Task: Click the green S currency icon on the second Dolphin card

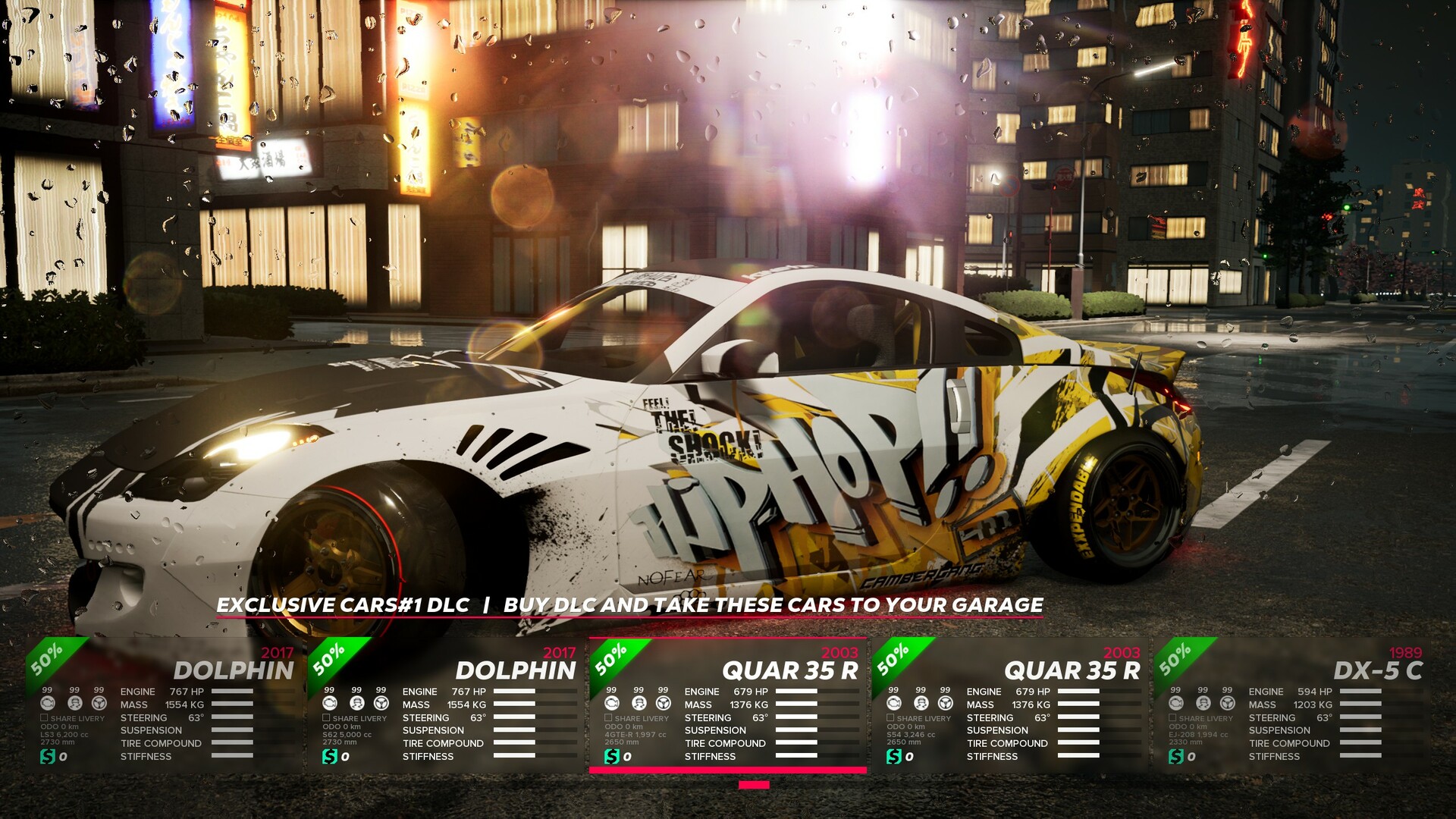Action: pyautogui.click(x=328, y=757)
